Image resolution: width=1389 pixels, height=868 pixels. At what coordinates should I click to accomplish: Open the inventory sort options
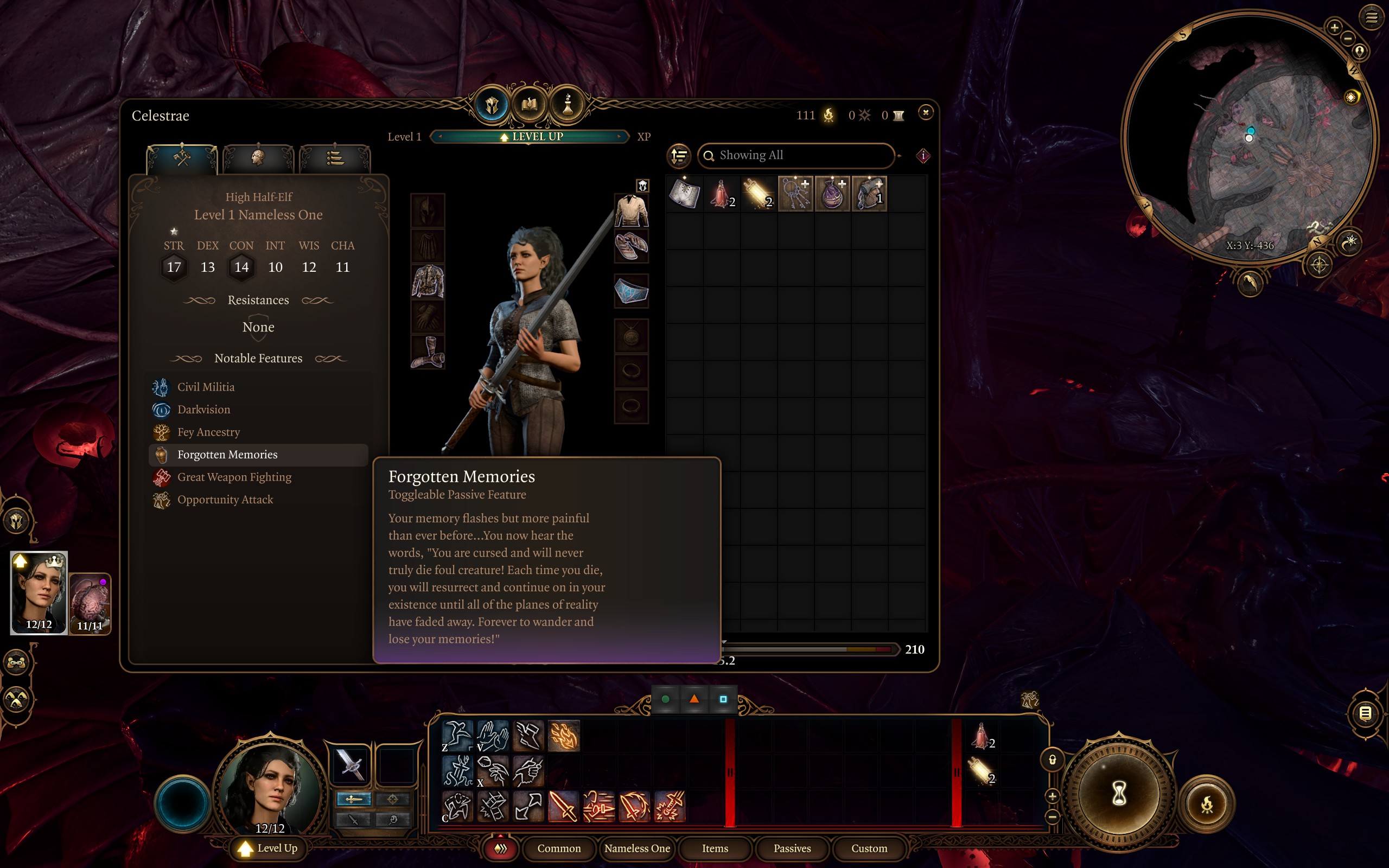[679, 155]
